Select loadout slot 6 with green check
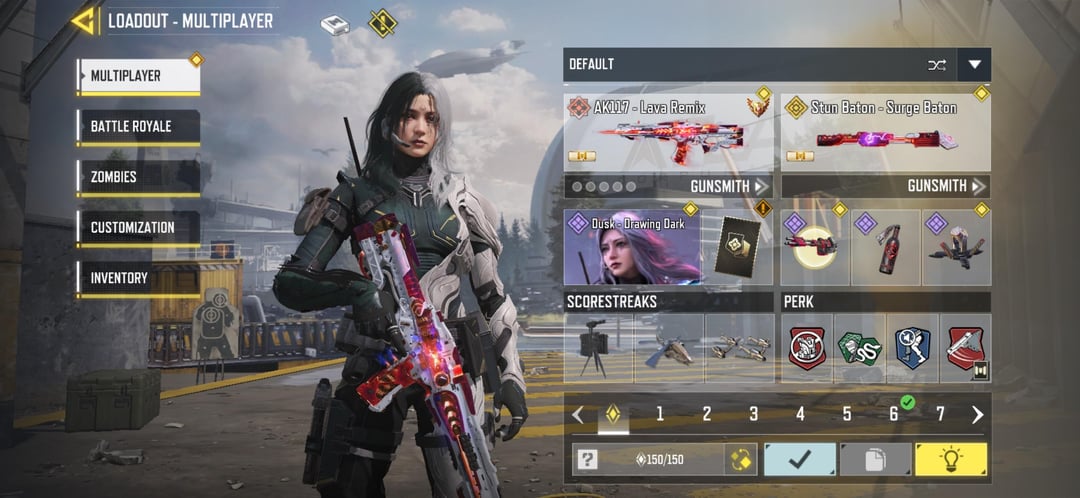The height and width of the screenshot is (498, 1080). (894, 414)
